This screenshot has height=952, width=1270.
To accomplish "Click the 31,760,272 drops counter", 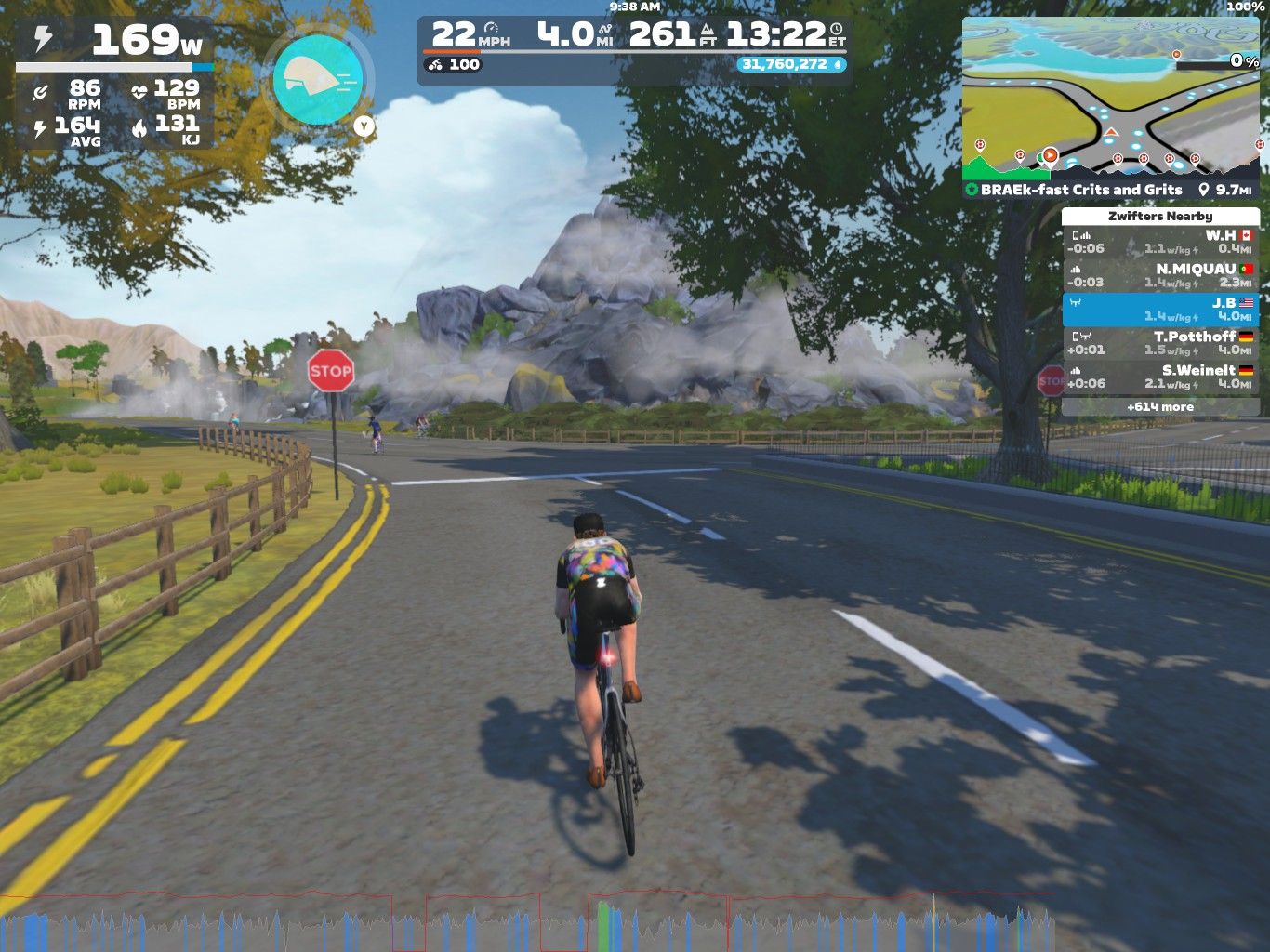I will 792,65.
